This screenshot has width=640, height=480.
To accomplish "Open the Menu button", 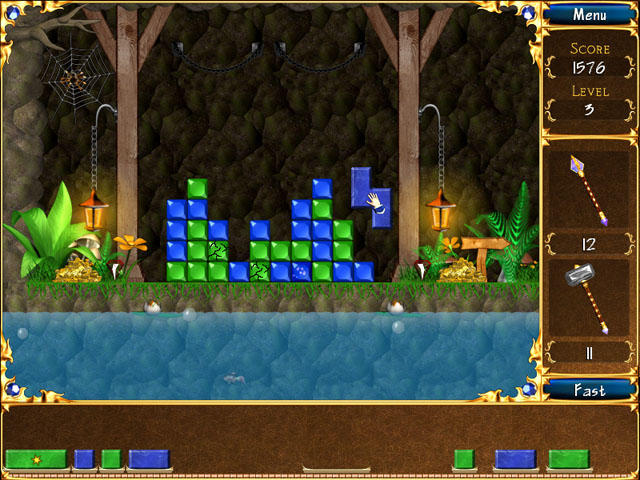I will pos(589,15).
